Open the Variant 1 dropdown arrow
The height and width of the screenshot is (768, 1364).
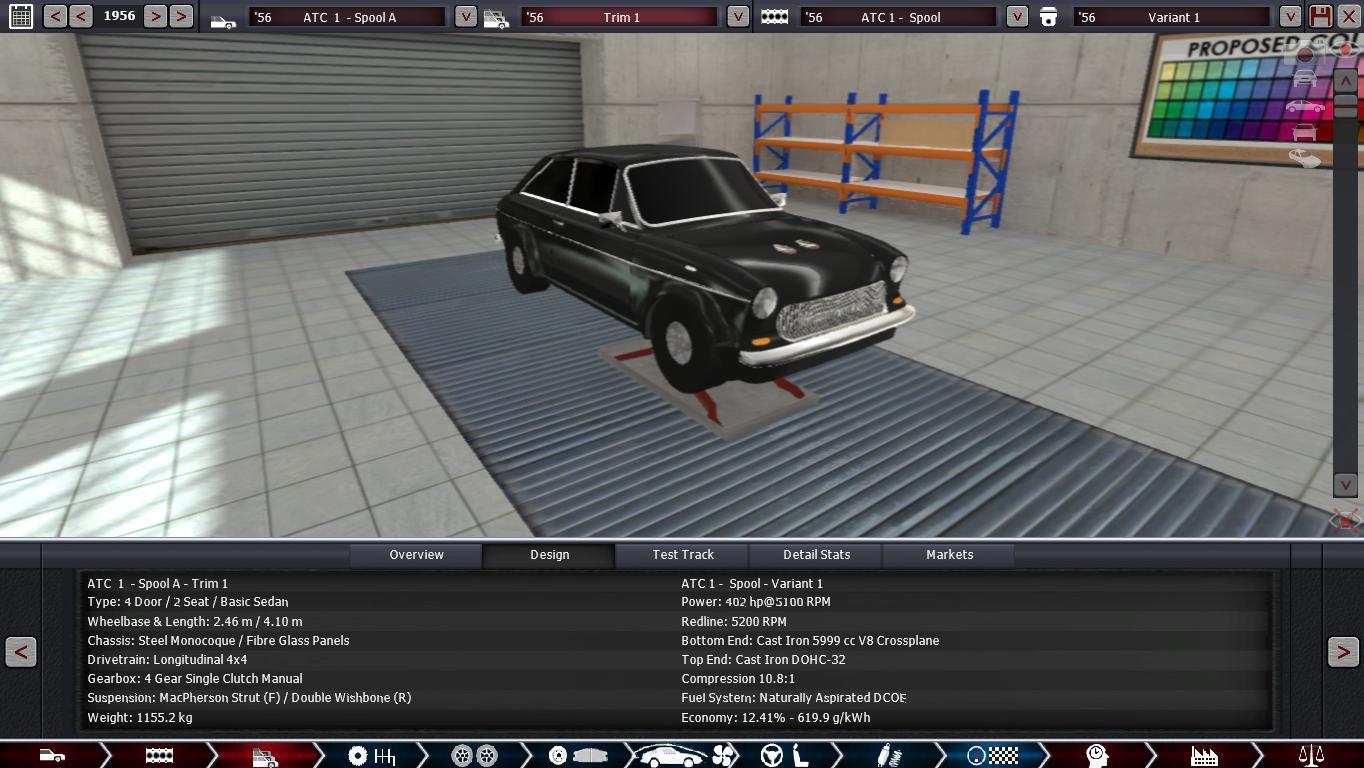click(1290, 17)
